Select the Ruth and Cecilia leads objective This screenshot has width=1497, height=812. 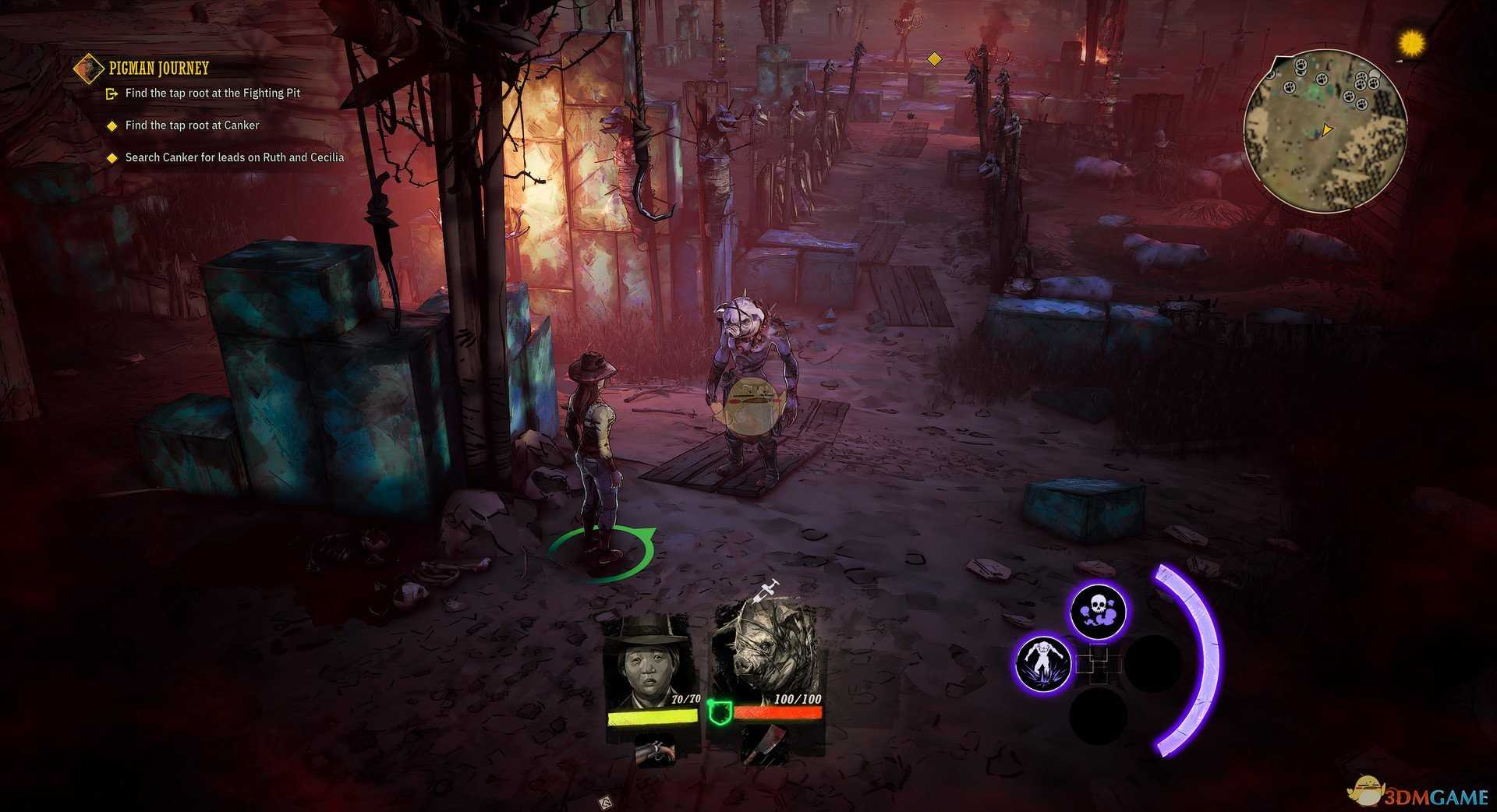click(x=234, y=157)
